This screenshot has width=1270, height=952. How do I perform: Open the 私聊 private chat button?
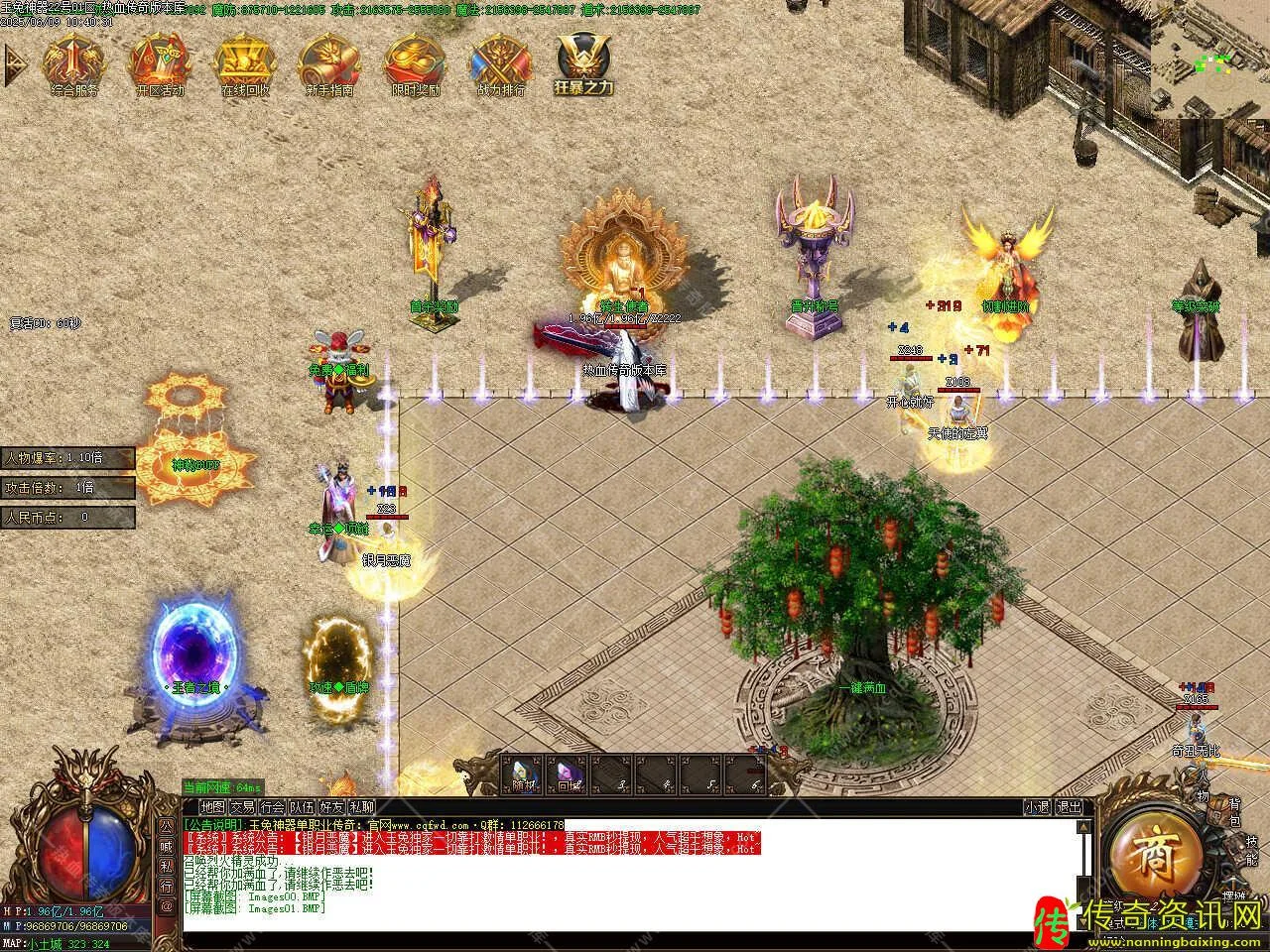coord(361,807)
